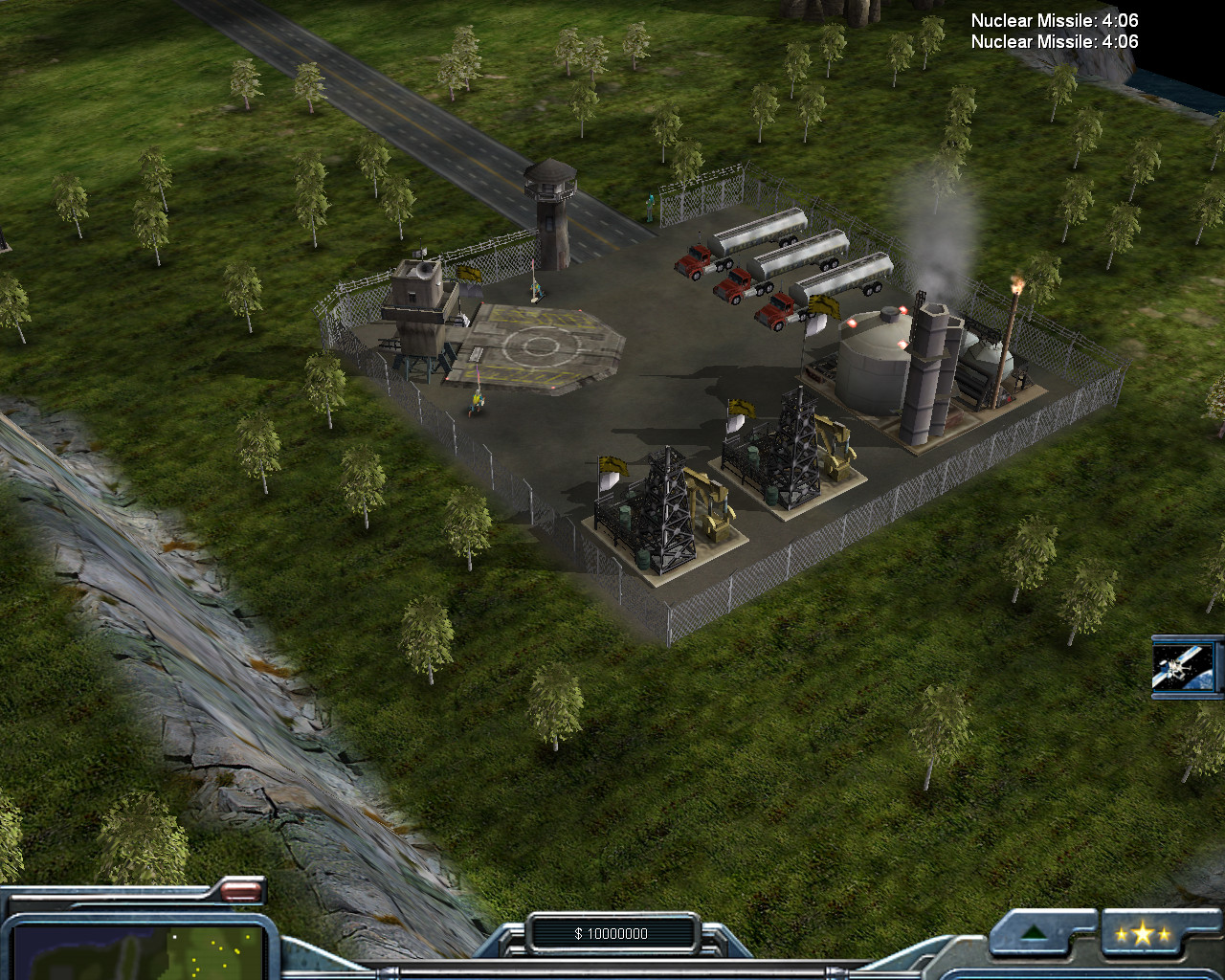This screenshot has height=980, width=1225.
Task: Click the red button above the minimap
Action: pyautogui.click(x=240, y=893)
